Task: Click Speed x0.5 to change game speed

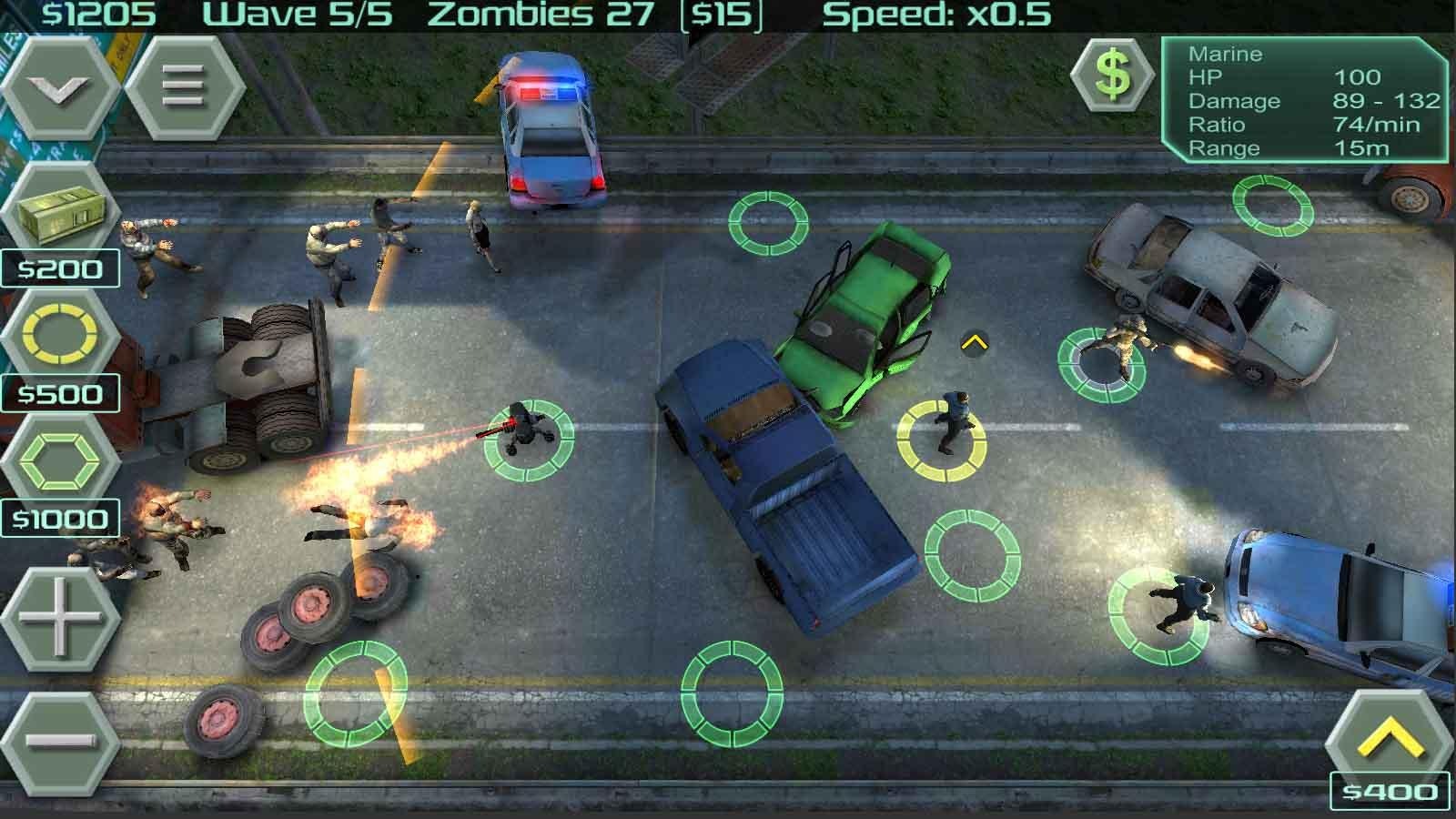Action: (937, 14)
